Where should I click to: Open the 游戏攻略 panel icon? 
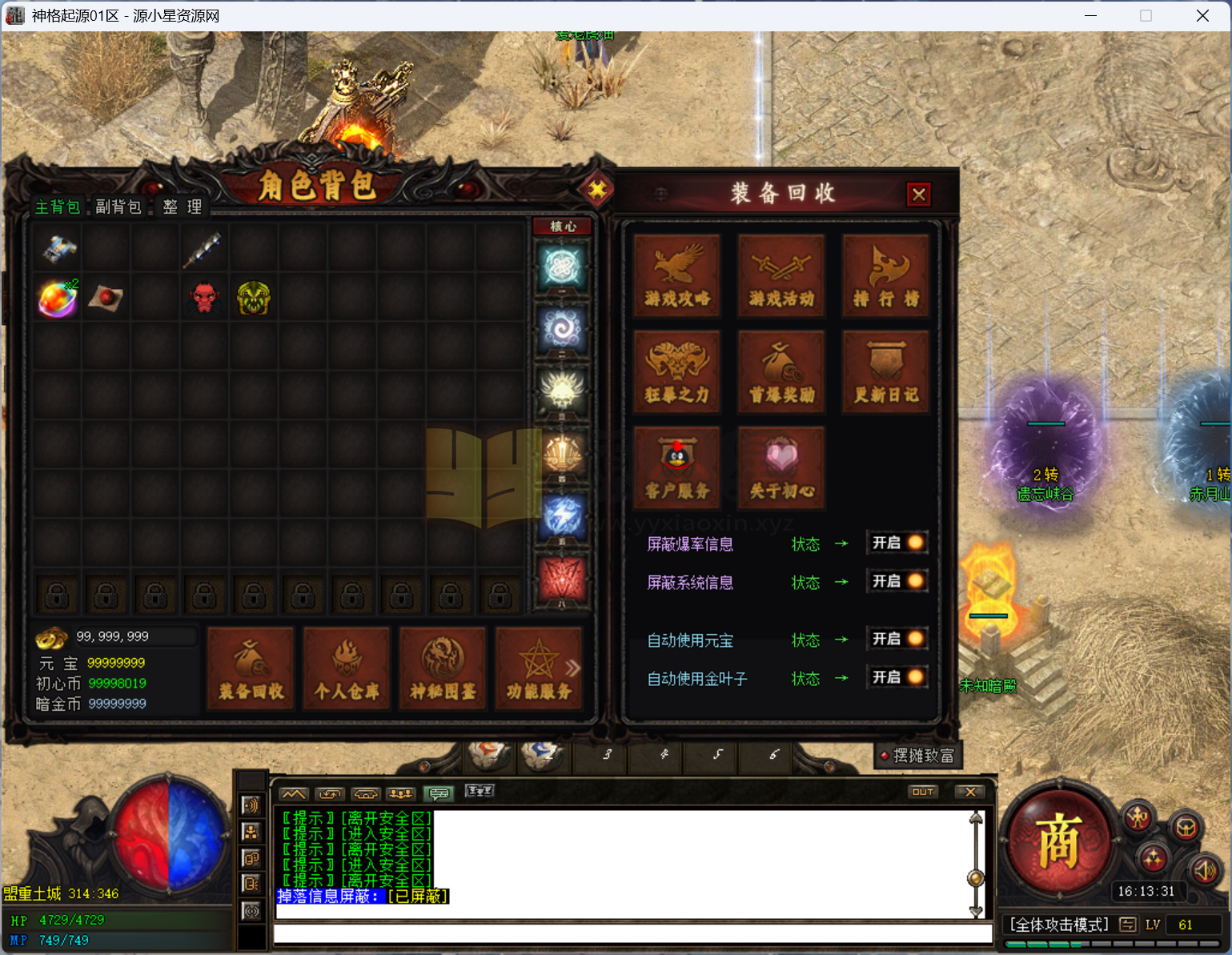click(676, 276)
